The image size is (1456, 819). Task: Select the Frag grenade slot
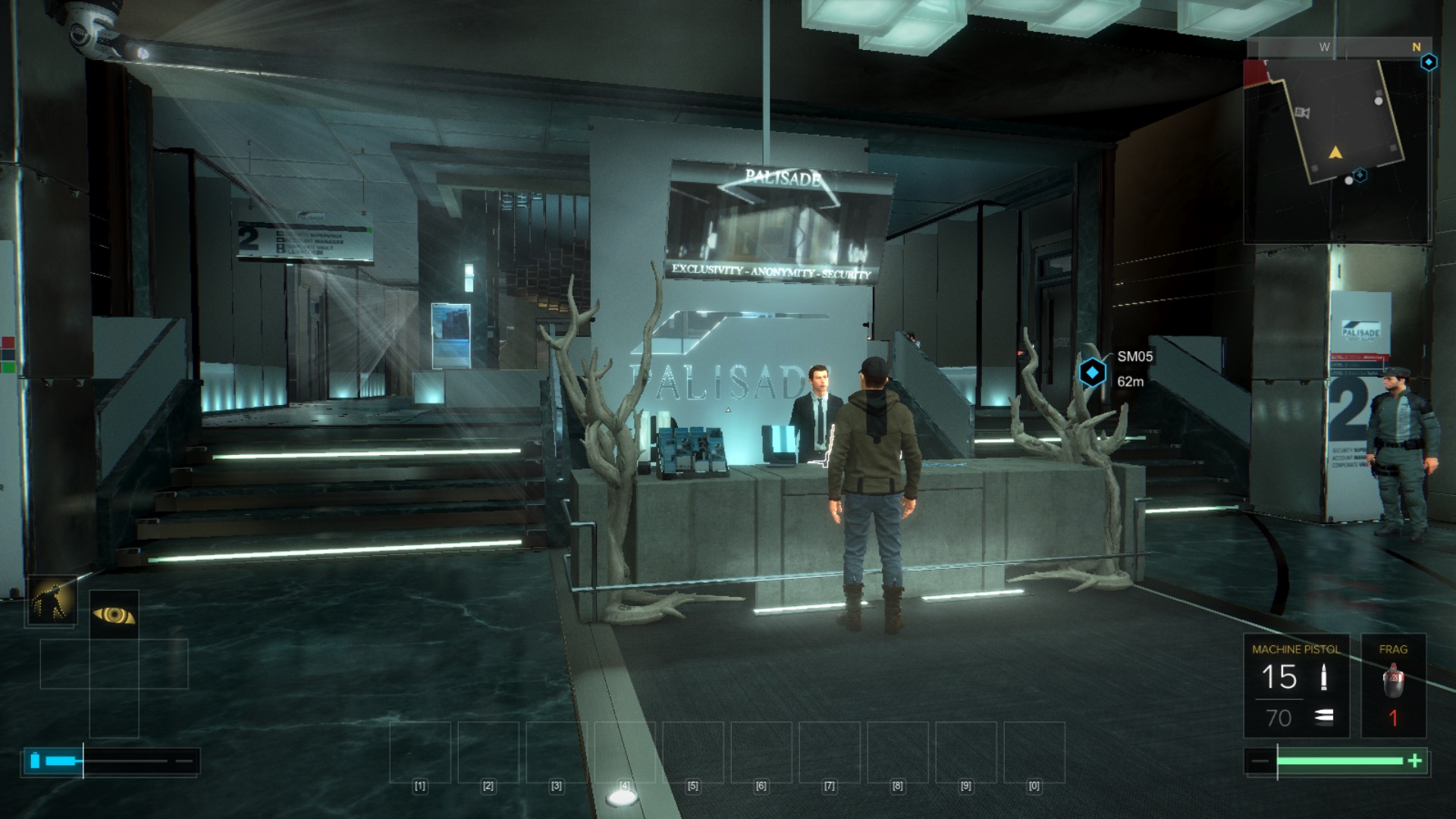[x=1393, y=686]
